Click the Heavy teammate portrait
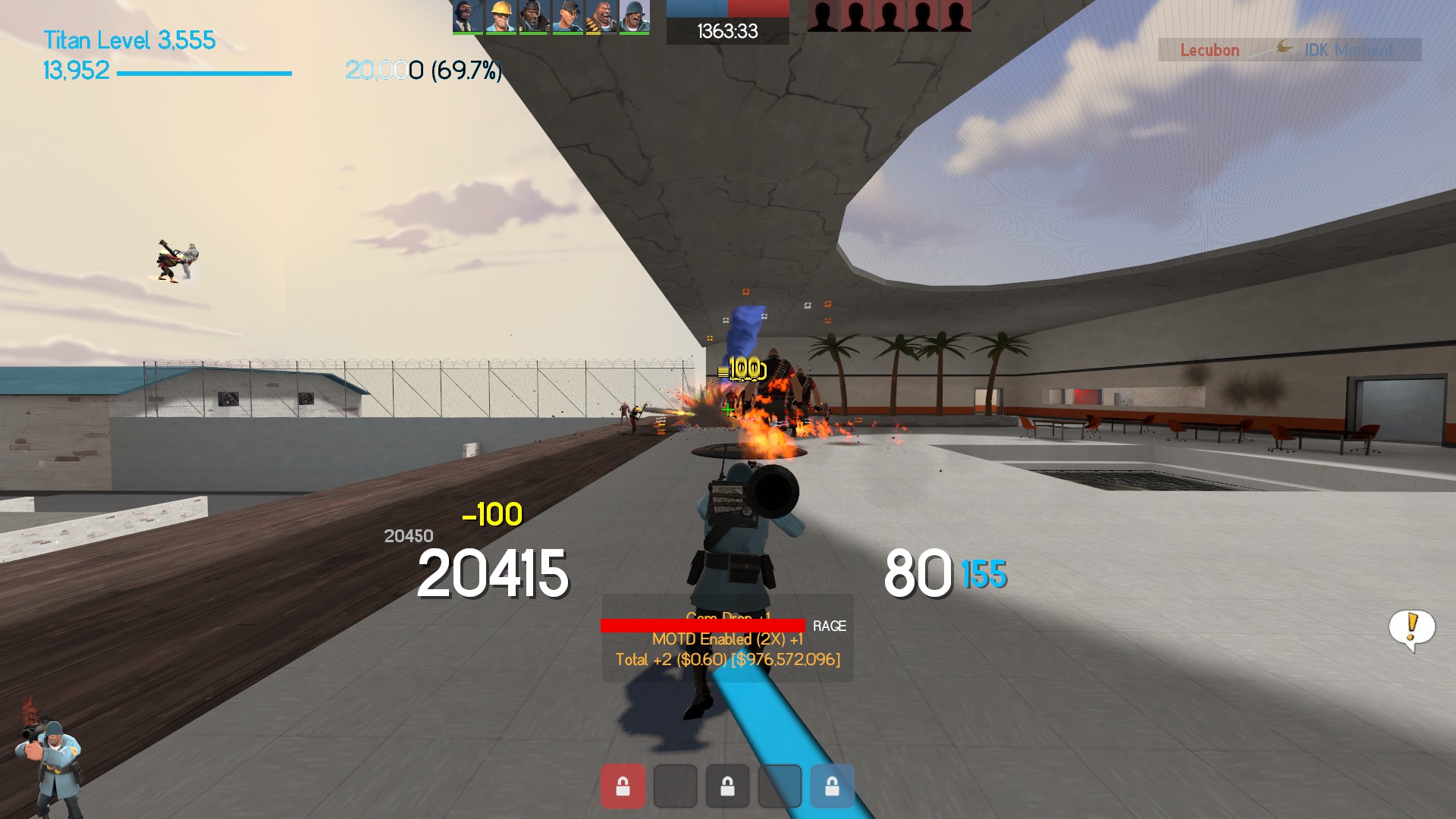Screen dimensions: 1456x819 (x=601, y=17)
